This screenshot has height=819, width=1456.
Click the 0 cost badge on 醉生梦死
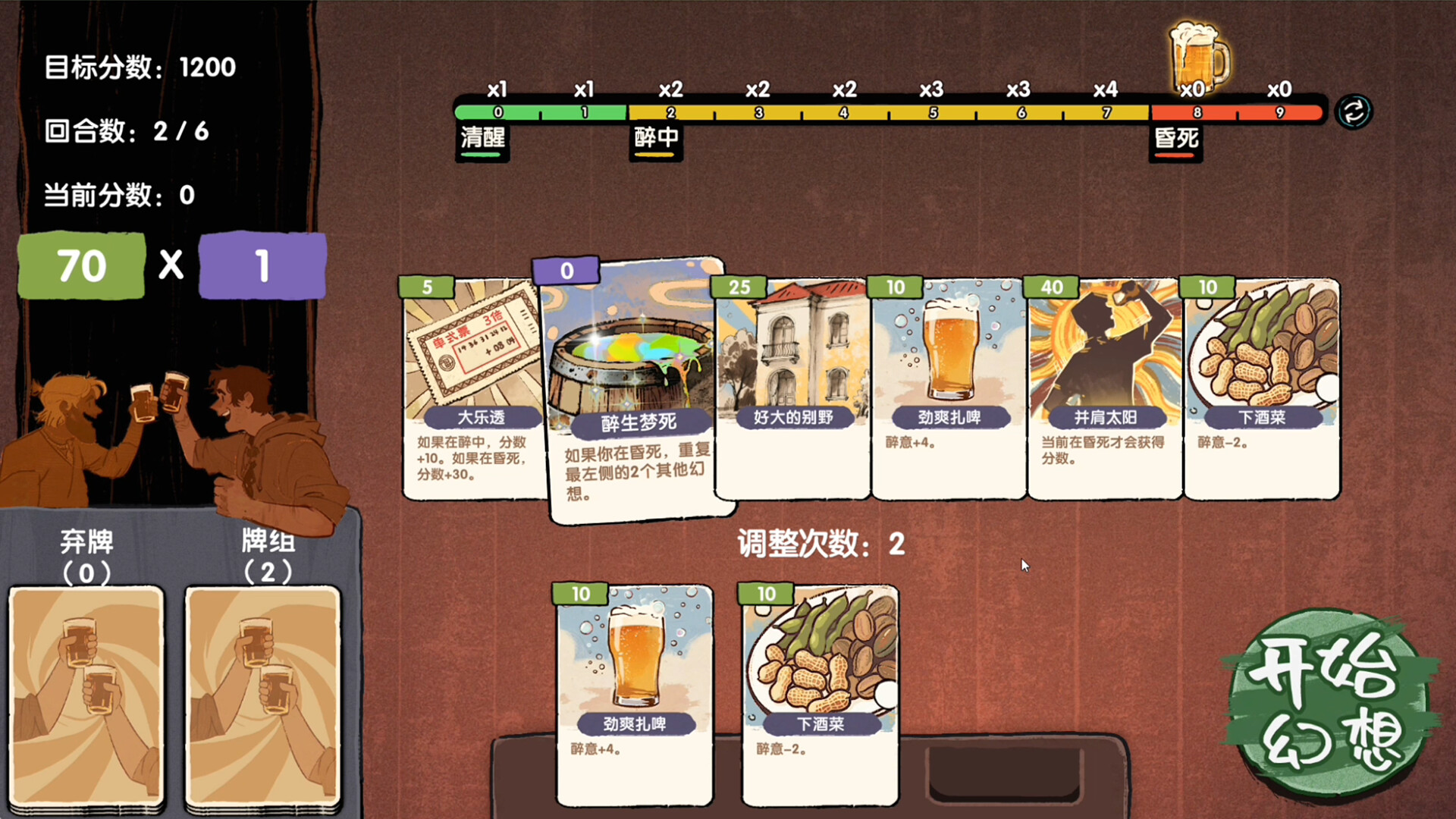coord(567,271)
